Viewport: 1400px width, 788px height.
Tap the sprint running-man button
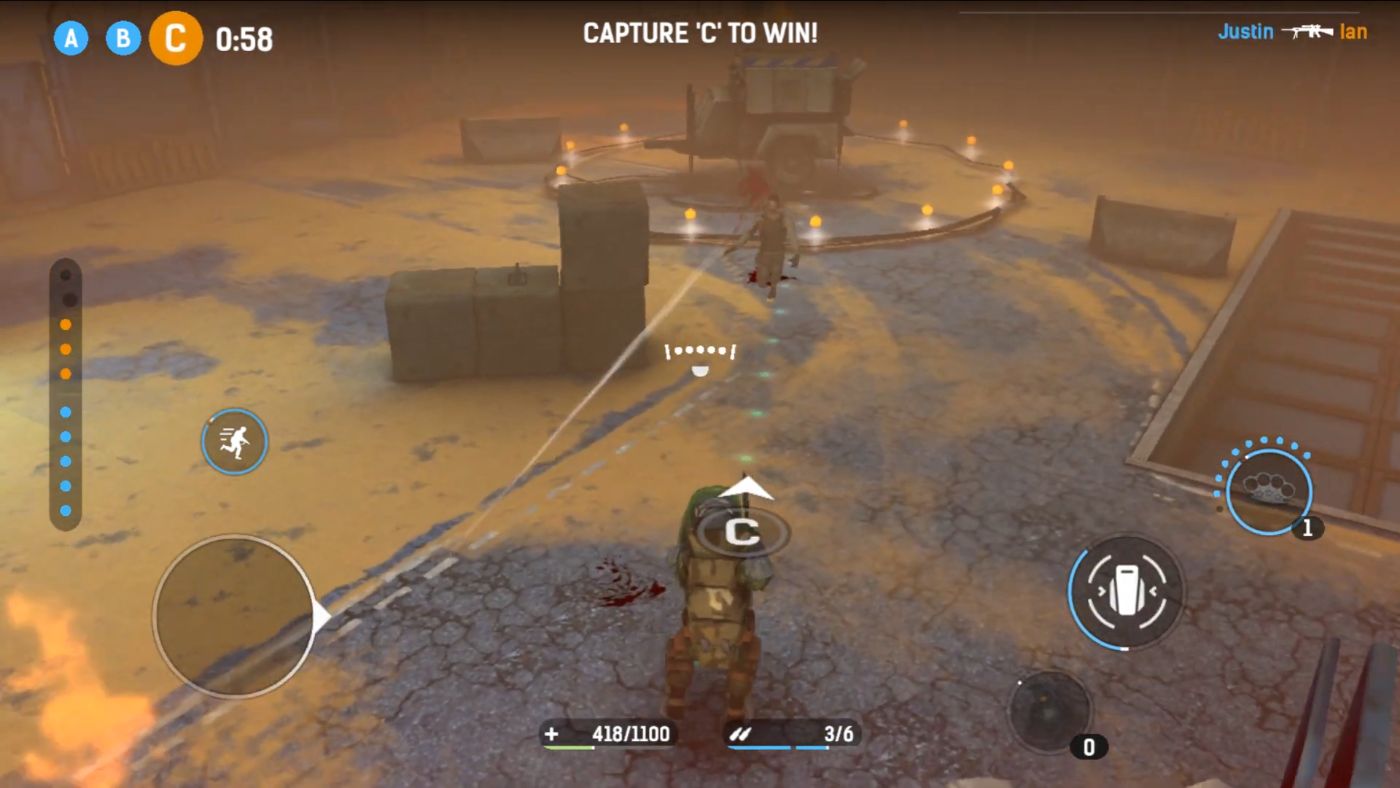[x=233, y=442]
